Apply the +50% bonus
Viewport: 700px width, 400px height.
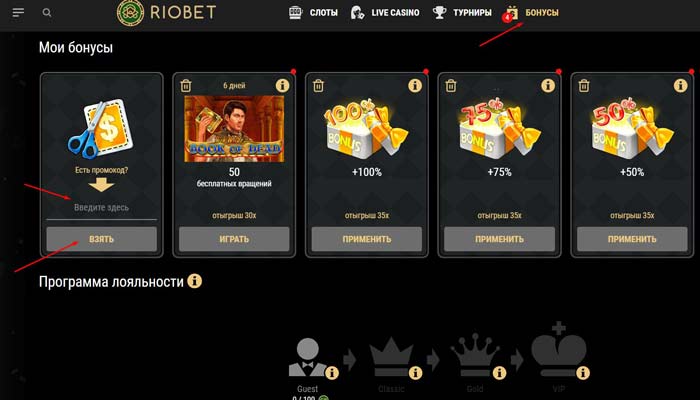(632, 239)
